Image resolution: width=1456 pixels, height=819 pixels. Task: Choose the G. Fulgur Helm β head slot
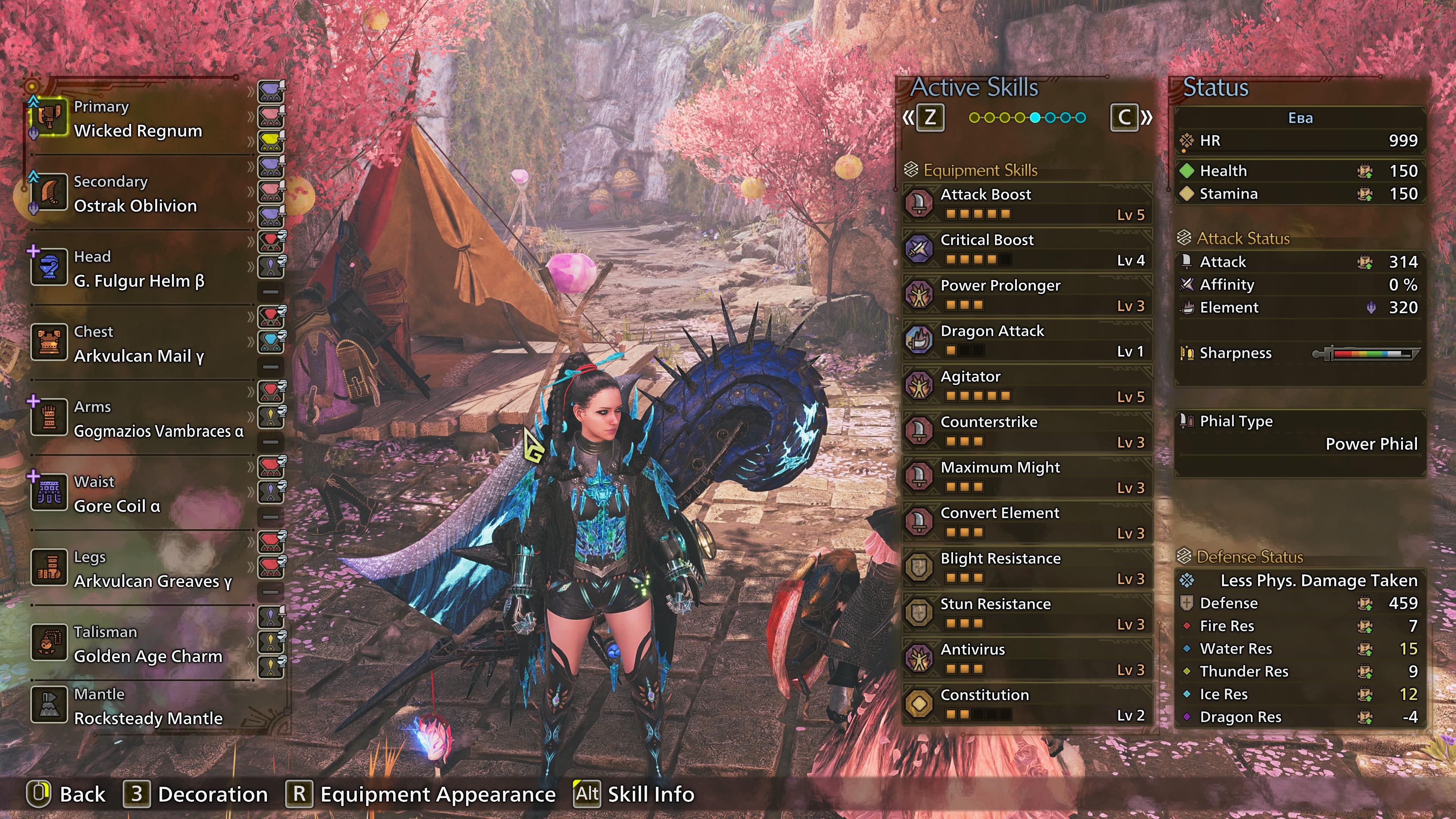[x=138, y=270]
